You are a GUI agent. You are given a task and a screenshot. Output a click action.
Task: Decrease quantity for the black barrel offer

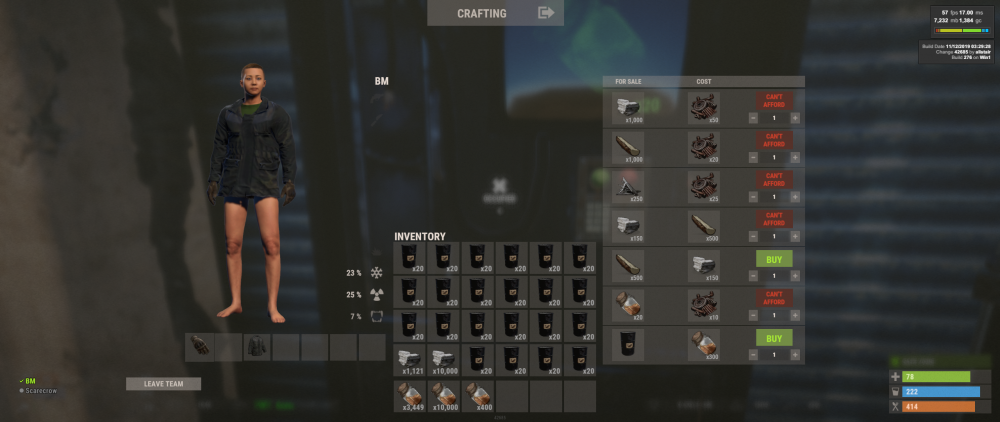click(752, 354)
